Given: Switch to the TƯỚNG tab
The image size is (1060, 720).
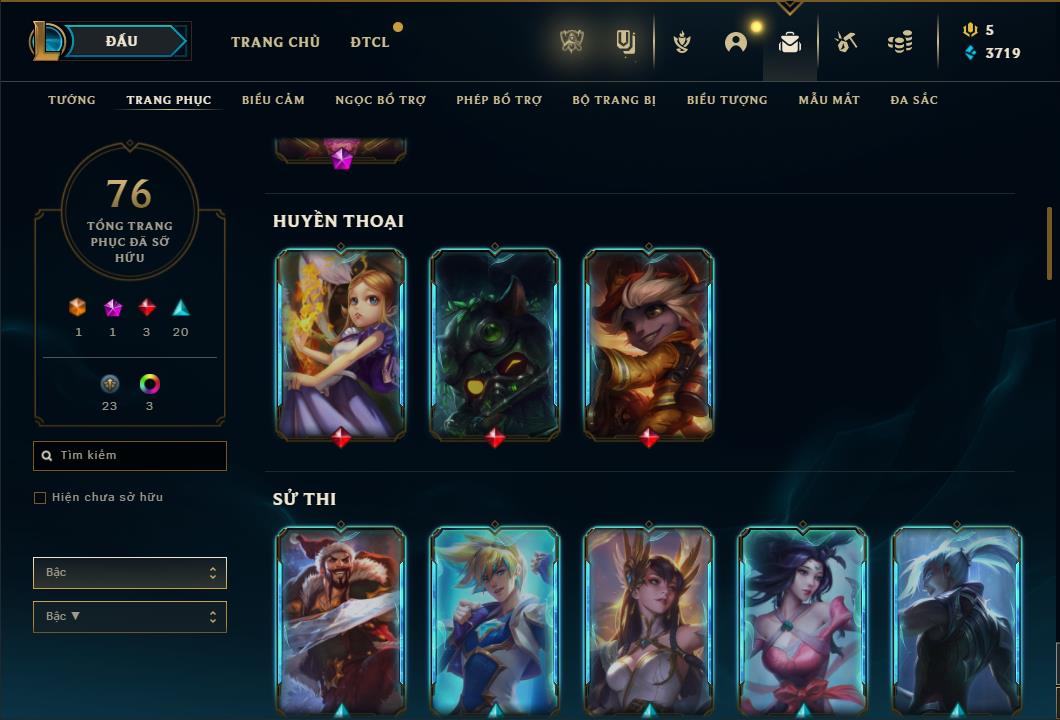Looking at the screenshot, I should 72,100.
